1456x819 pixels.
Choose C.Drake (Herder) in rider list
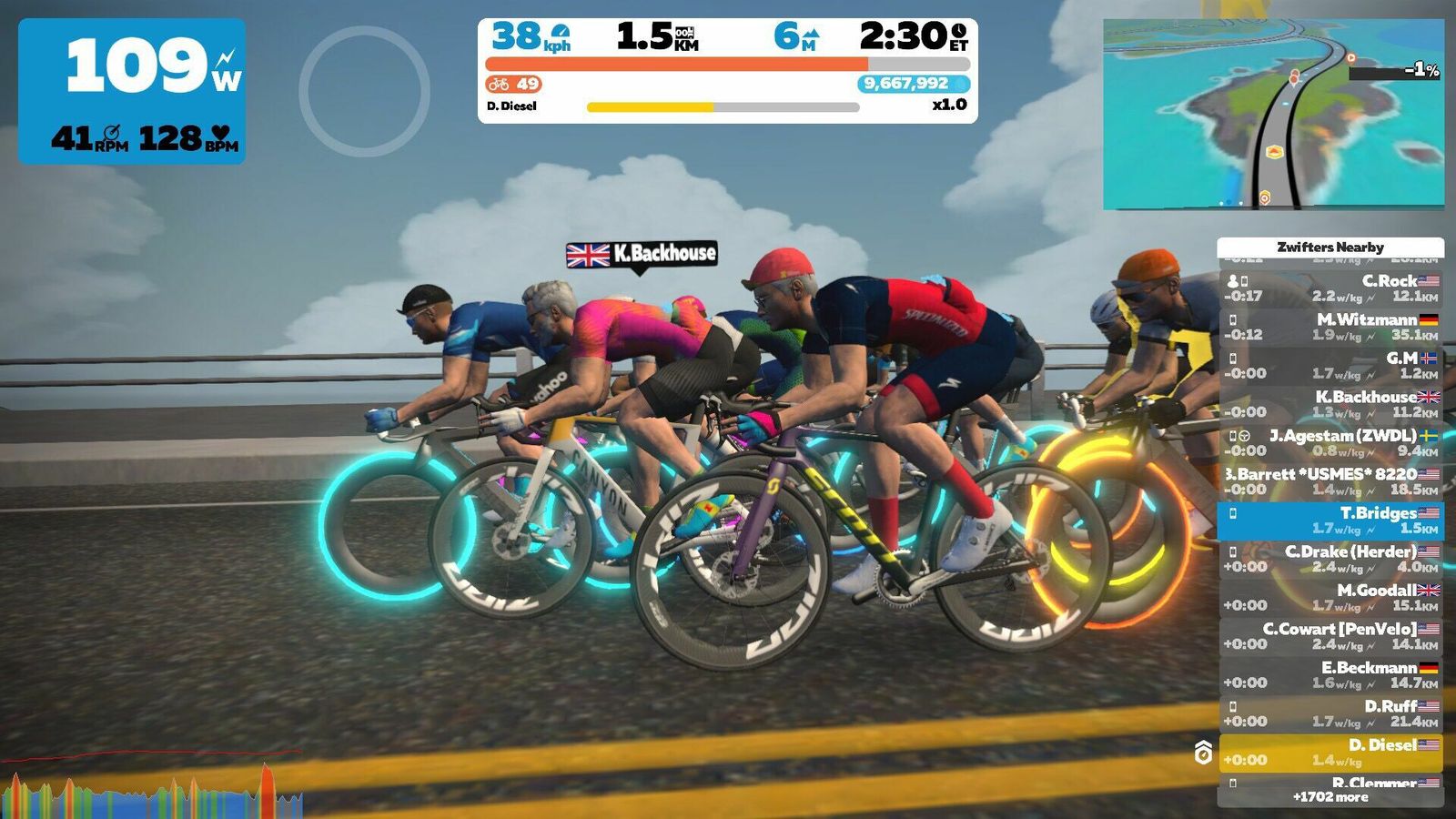(x=1330, y=559)
